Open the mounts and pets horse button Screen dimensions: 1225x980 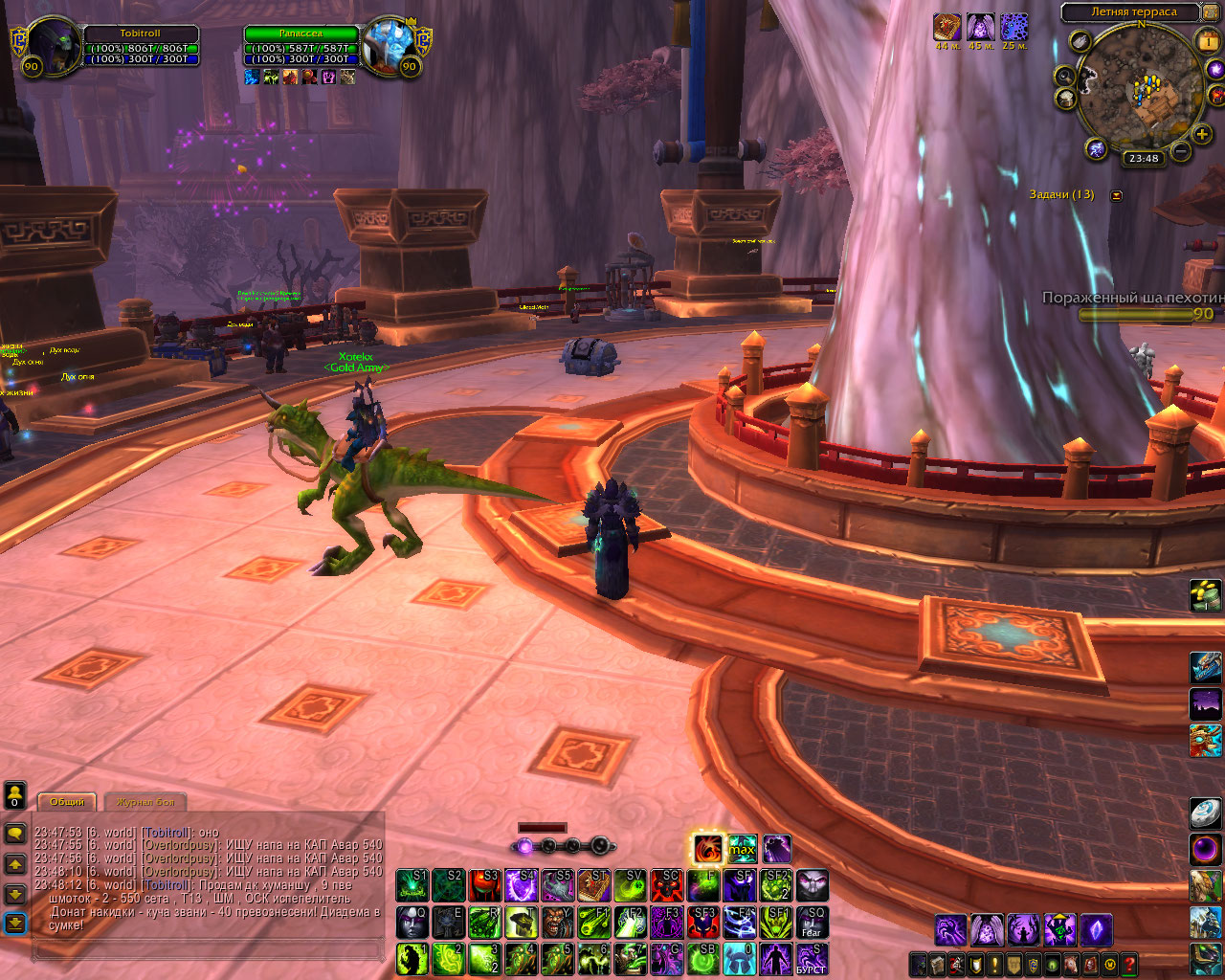pos(1073,965)
